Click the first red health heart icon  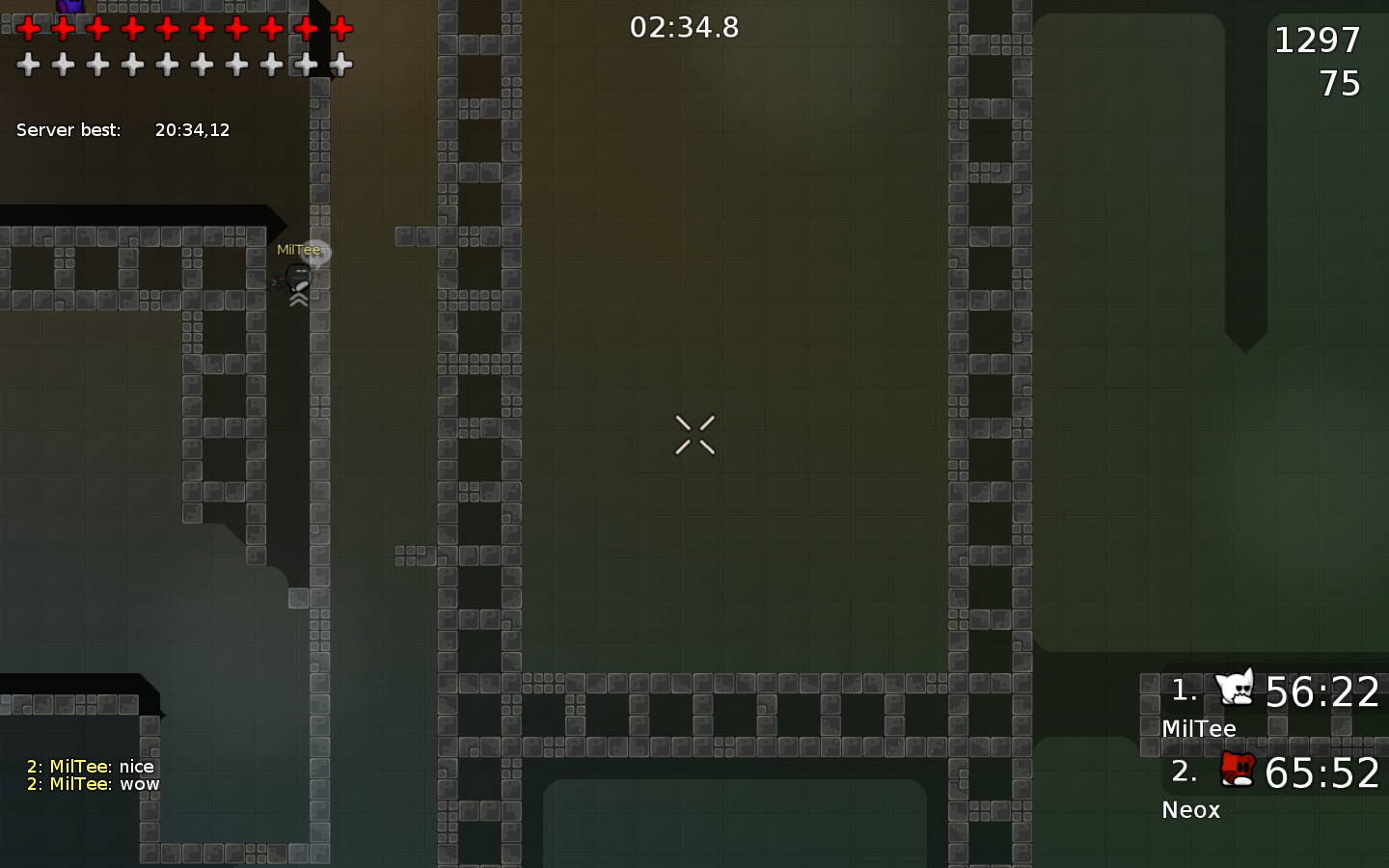pos(27,29)
